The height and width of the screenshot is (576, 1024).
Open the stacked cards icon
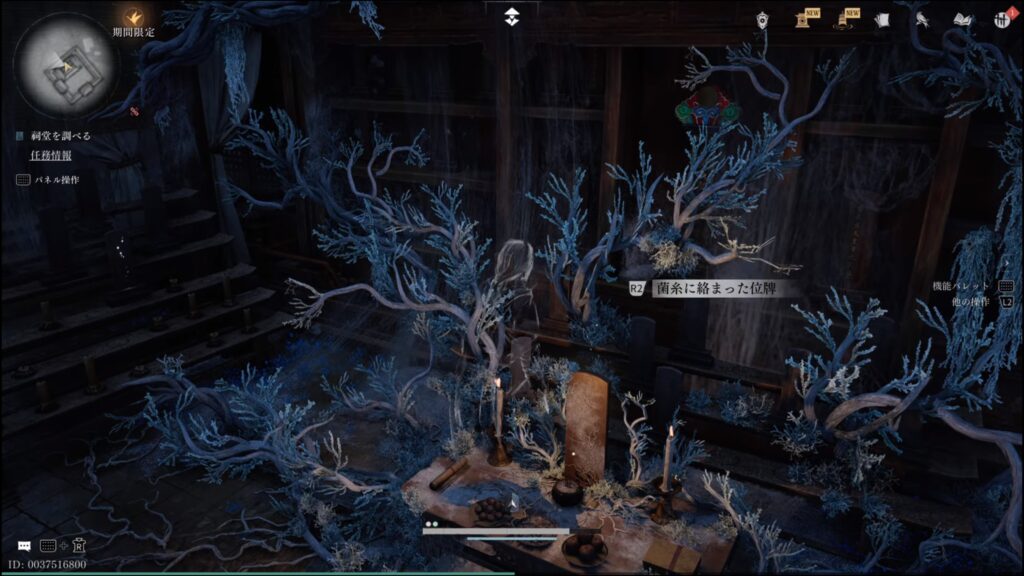tap(882, 19)
